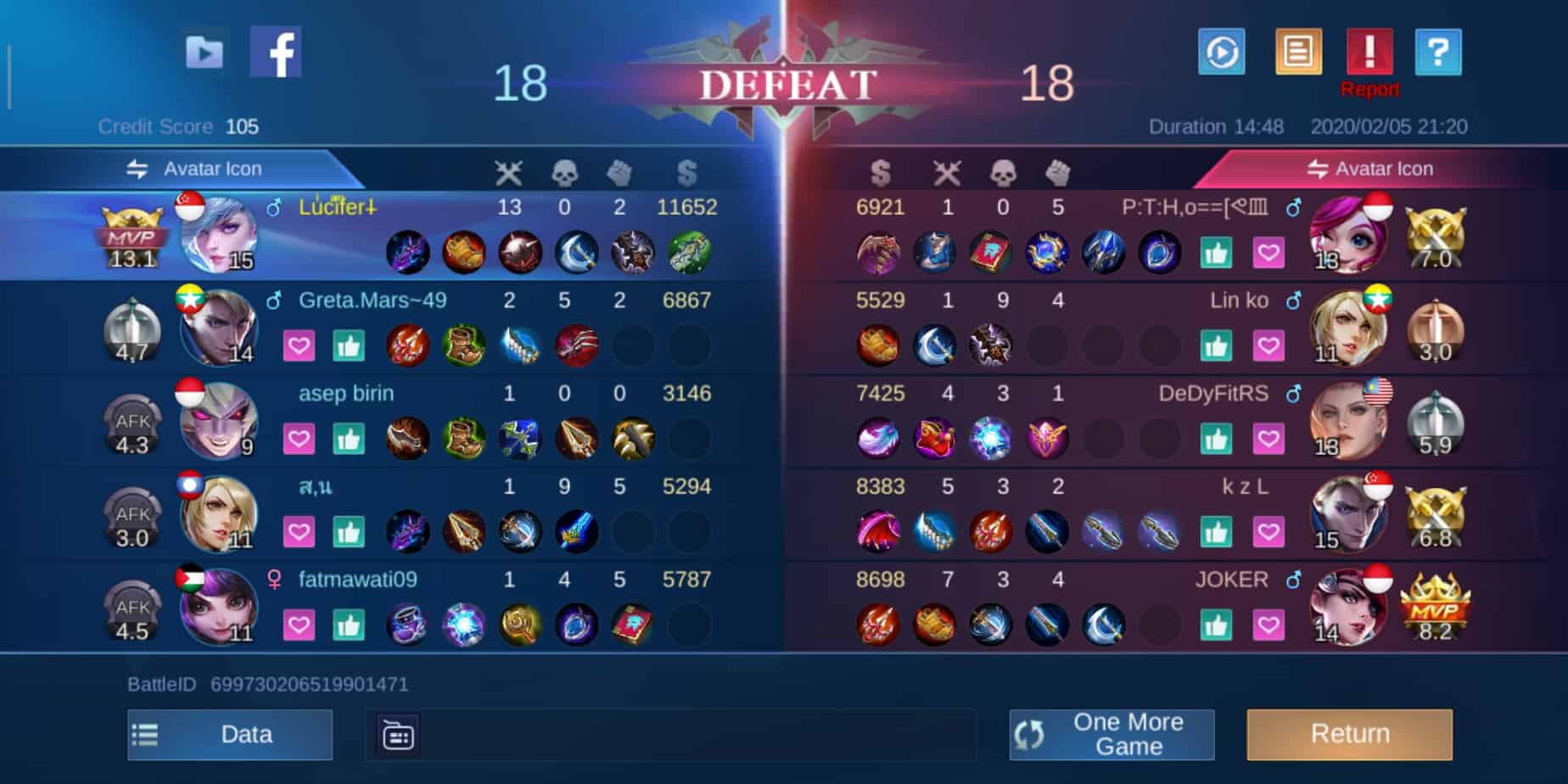Return to the lobby with Return button
Viewport: 1568px width, 784px height.
[x=1349, y=734]
